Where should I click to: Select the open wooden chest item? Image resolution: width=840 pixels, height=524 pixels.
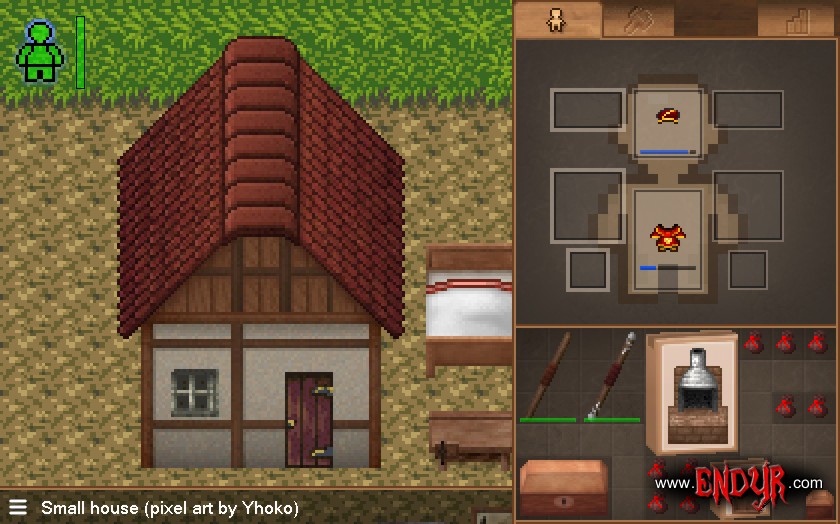coord(564,487)
